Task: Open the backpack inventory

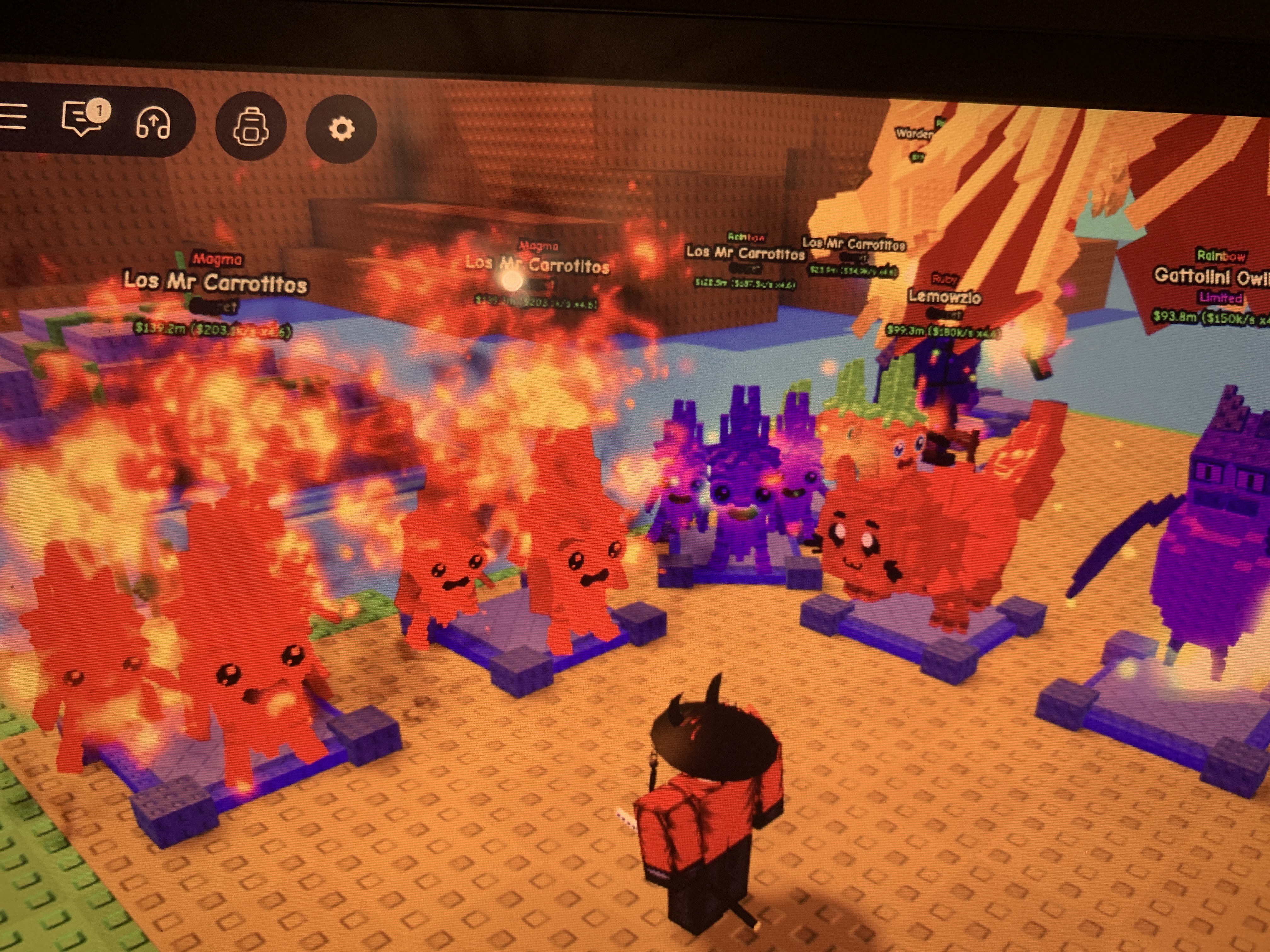Action: click(x=250, y=127)
